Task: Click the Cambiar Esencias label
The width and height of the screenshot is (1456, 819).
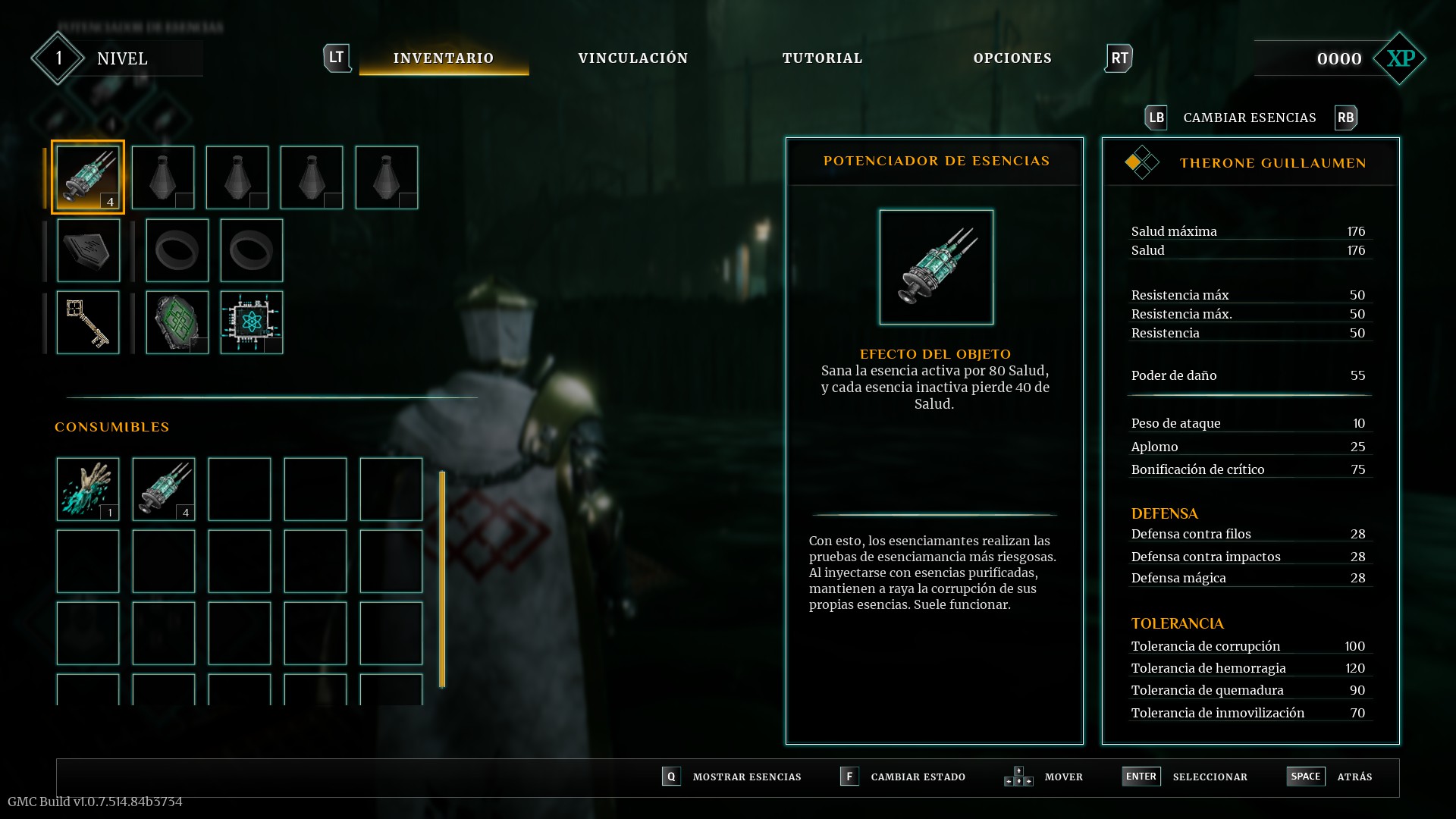Action: point(1250,118)
